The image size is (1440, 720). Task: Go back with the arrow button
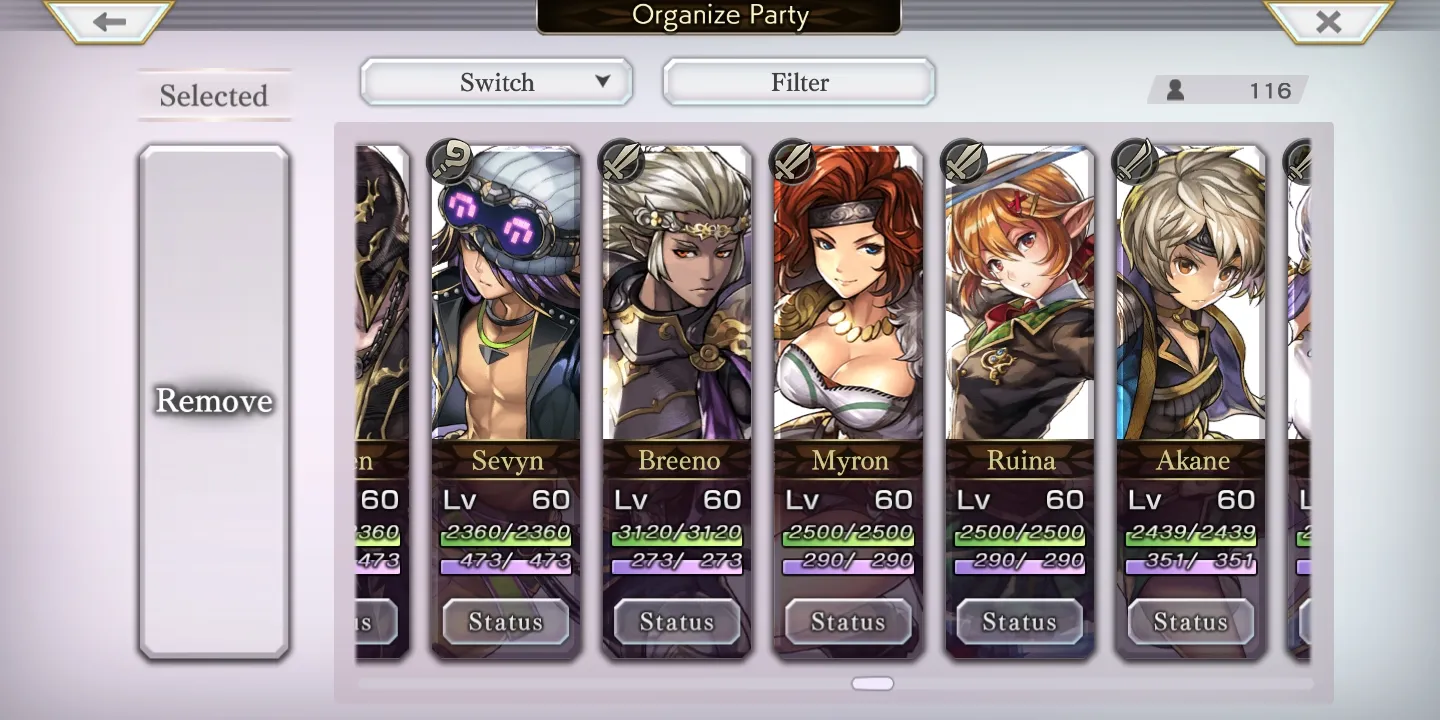click(x=109, y=22)
